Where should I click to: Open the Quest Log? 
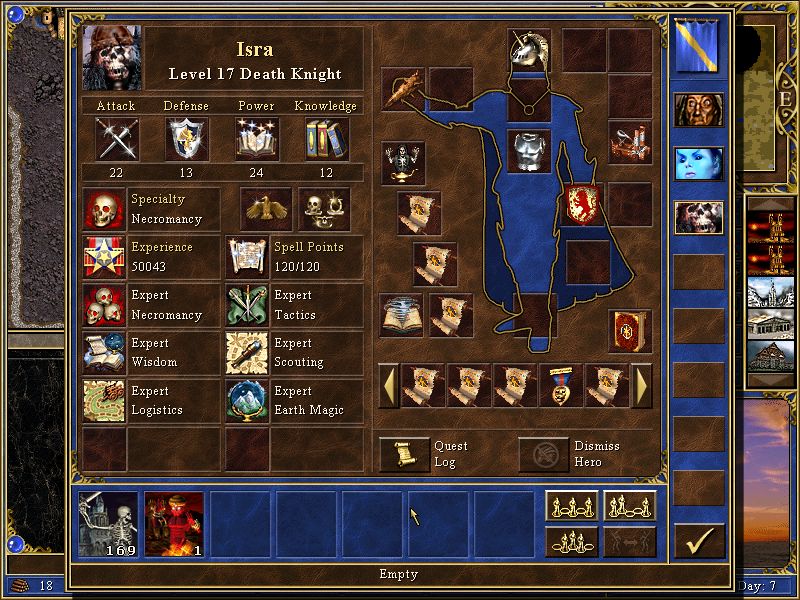point(405,455)
